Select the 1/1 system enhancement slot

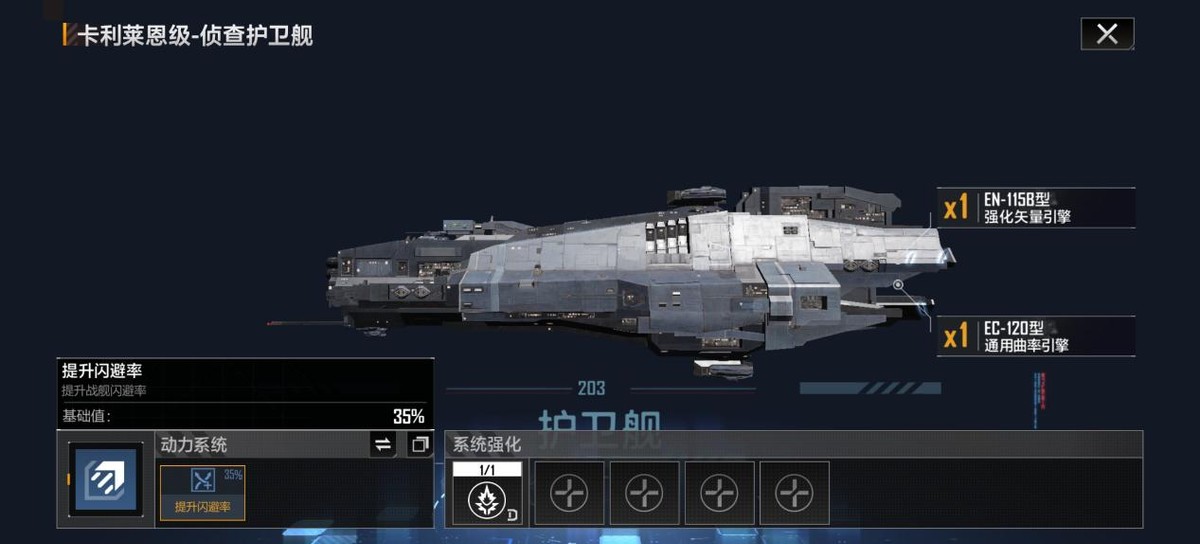pyautogui.click(x=487, y=492)
